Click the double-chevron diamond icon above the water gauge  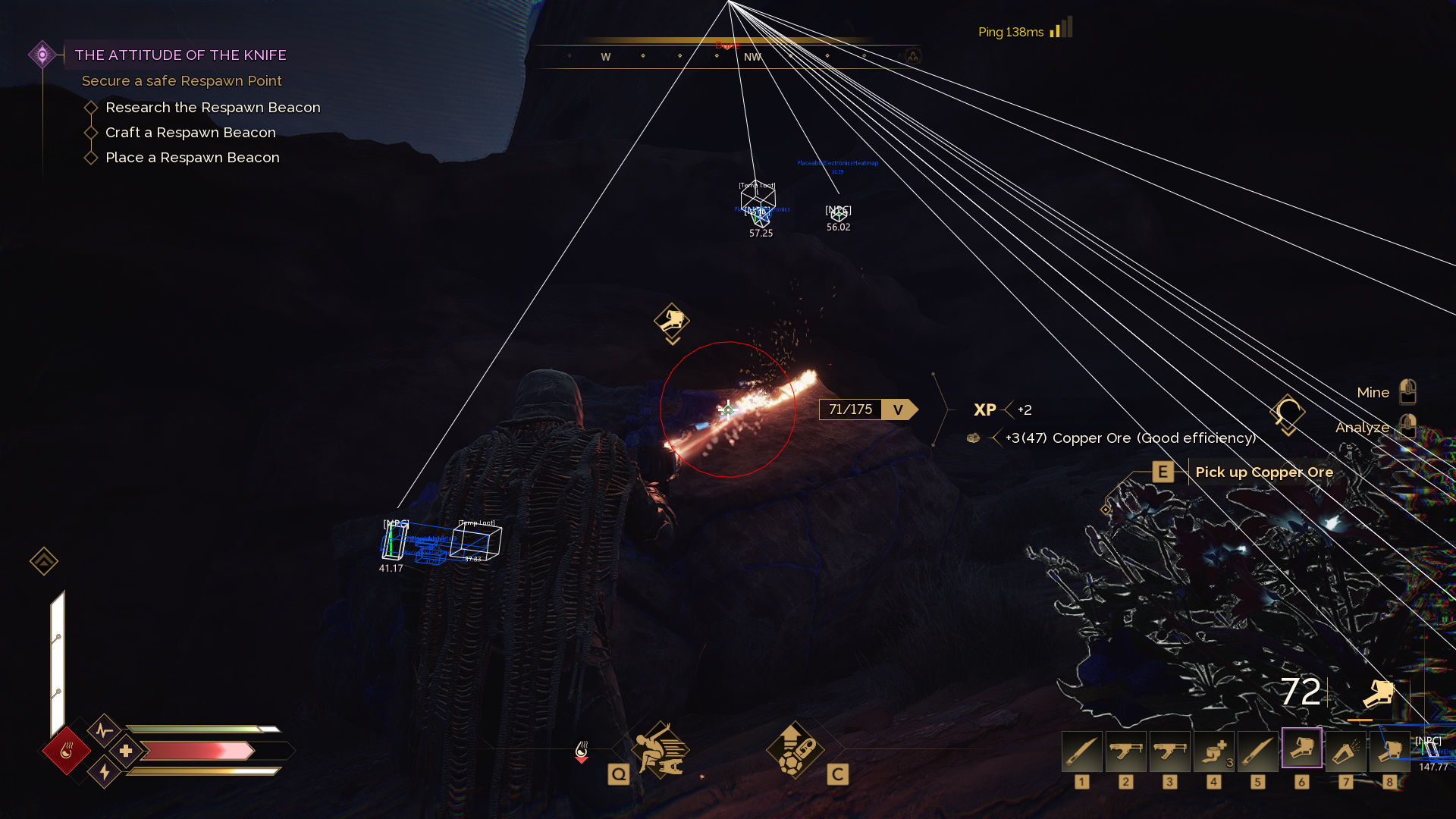44,561
